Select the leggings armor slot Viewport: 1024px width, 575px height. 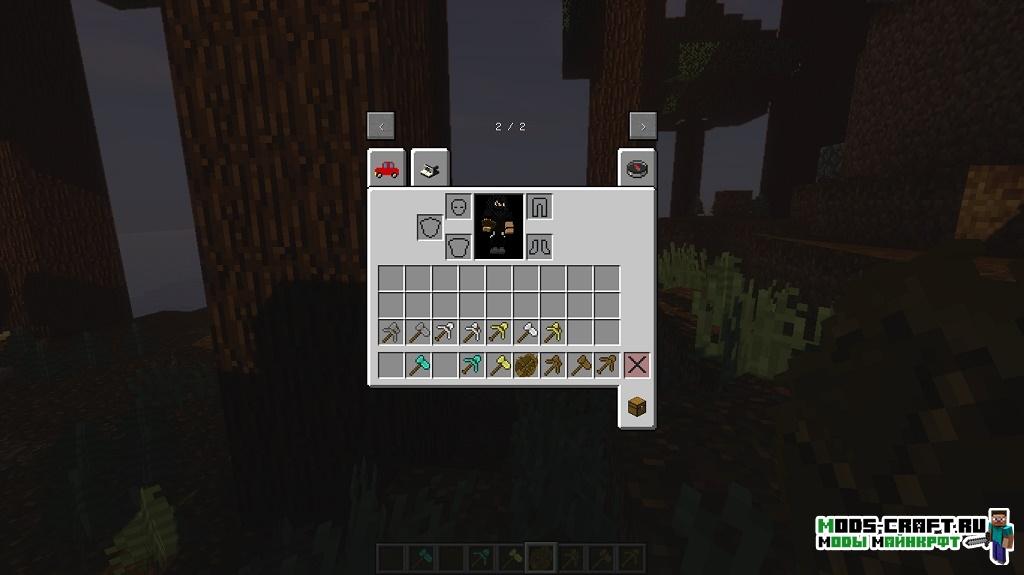[x=539, y=206]
